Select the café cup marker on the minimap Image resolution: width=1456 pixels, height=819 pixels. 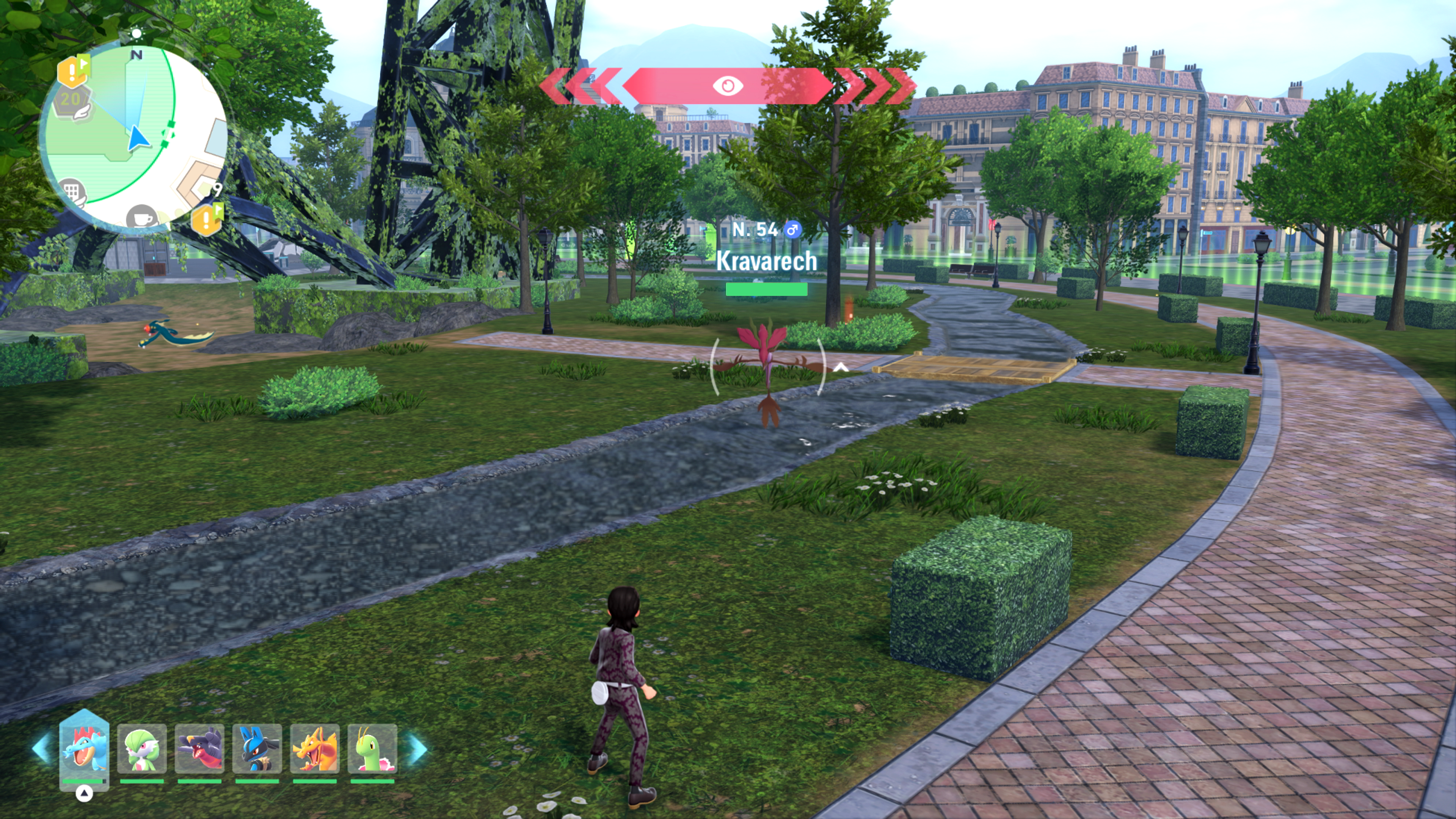pos(141,218)
